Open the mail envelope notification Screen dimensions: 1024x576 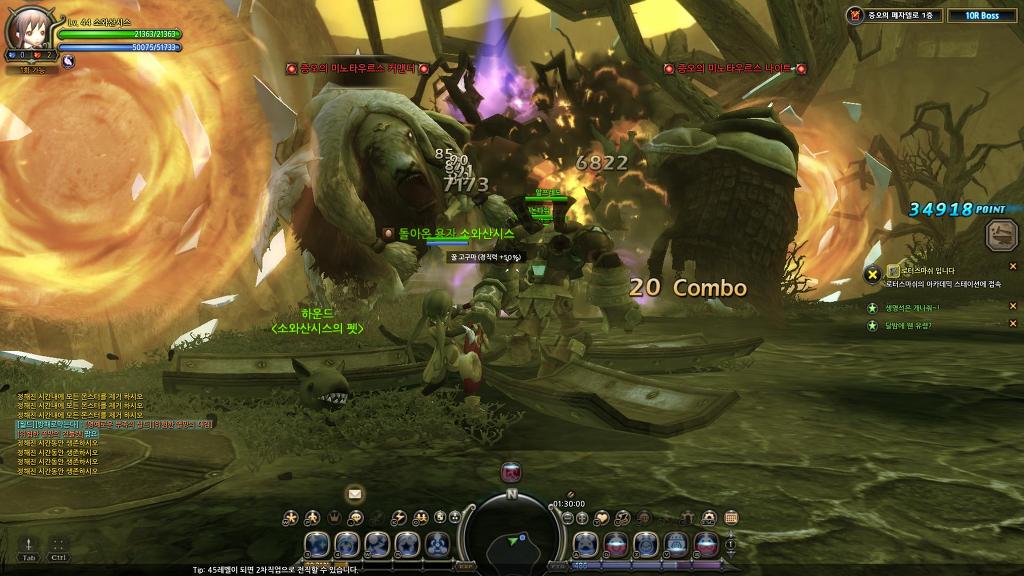pos(354,493)
